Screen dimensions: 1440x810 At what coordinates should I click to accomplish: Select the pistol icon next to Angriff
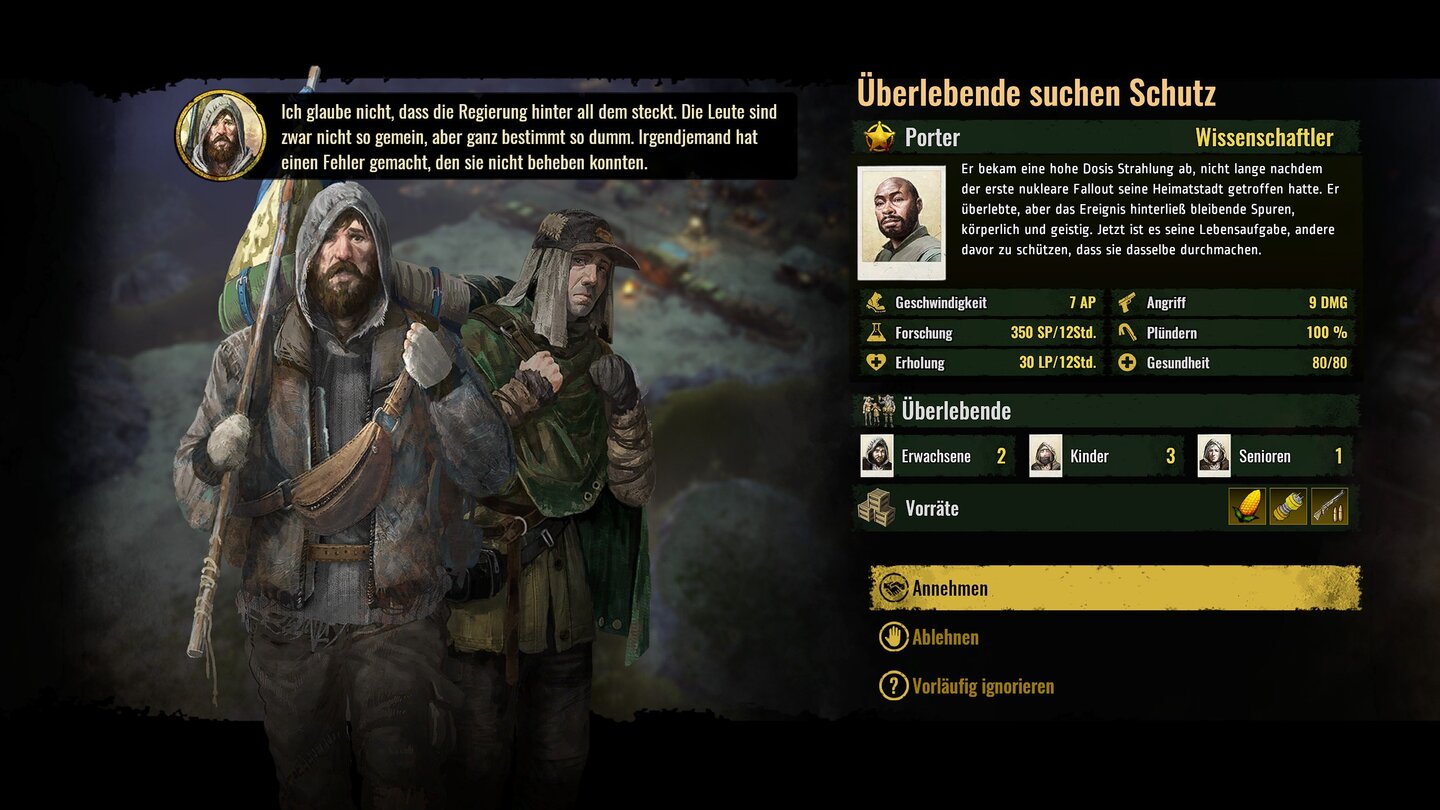click(1126, 303)
